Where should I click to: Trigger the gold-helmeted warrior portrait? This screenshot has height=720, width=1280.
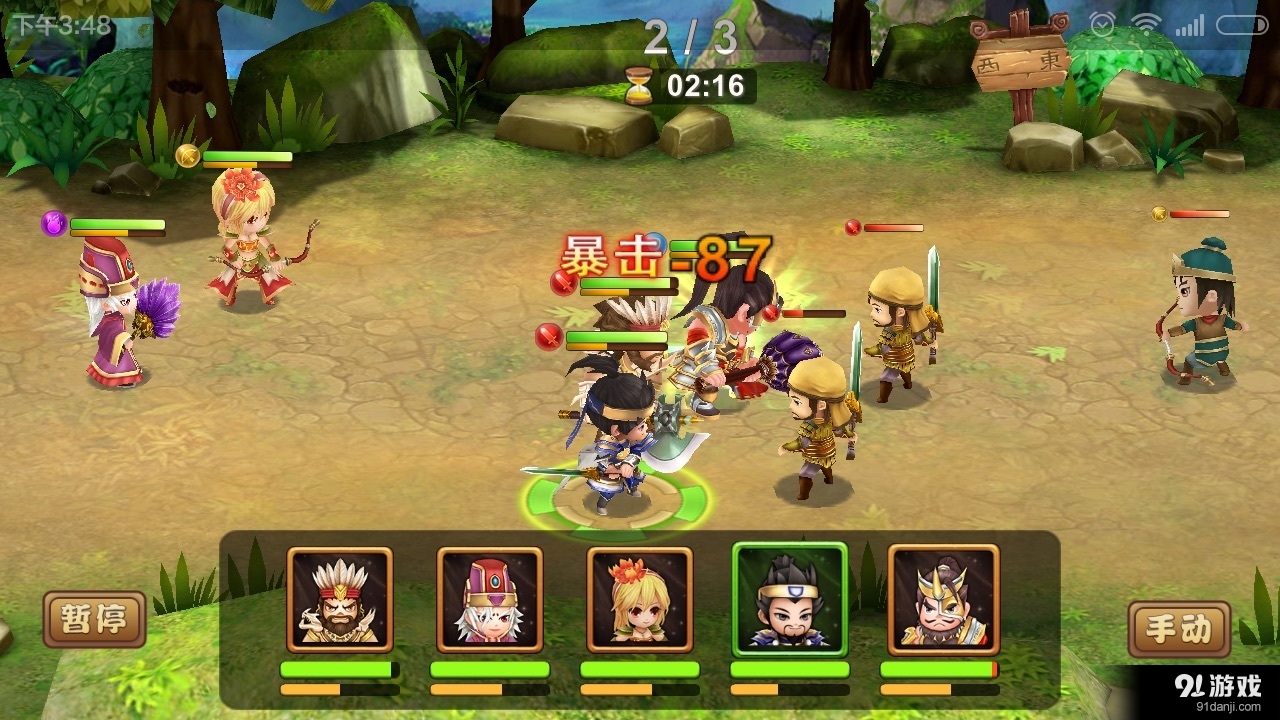tap(943, 600)
